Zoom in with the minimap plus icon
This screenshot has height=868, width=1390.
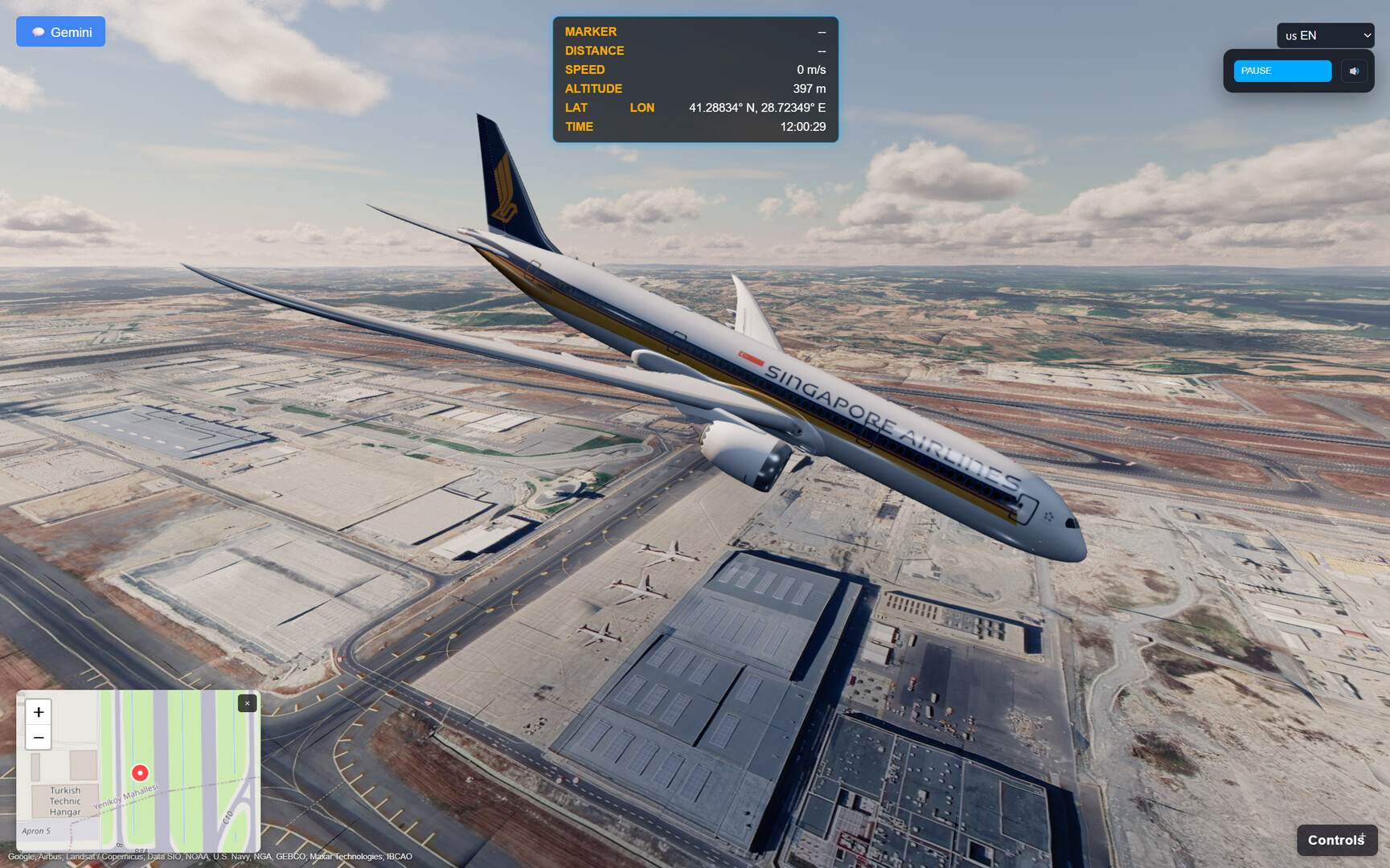pos(38,712)
